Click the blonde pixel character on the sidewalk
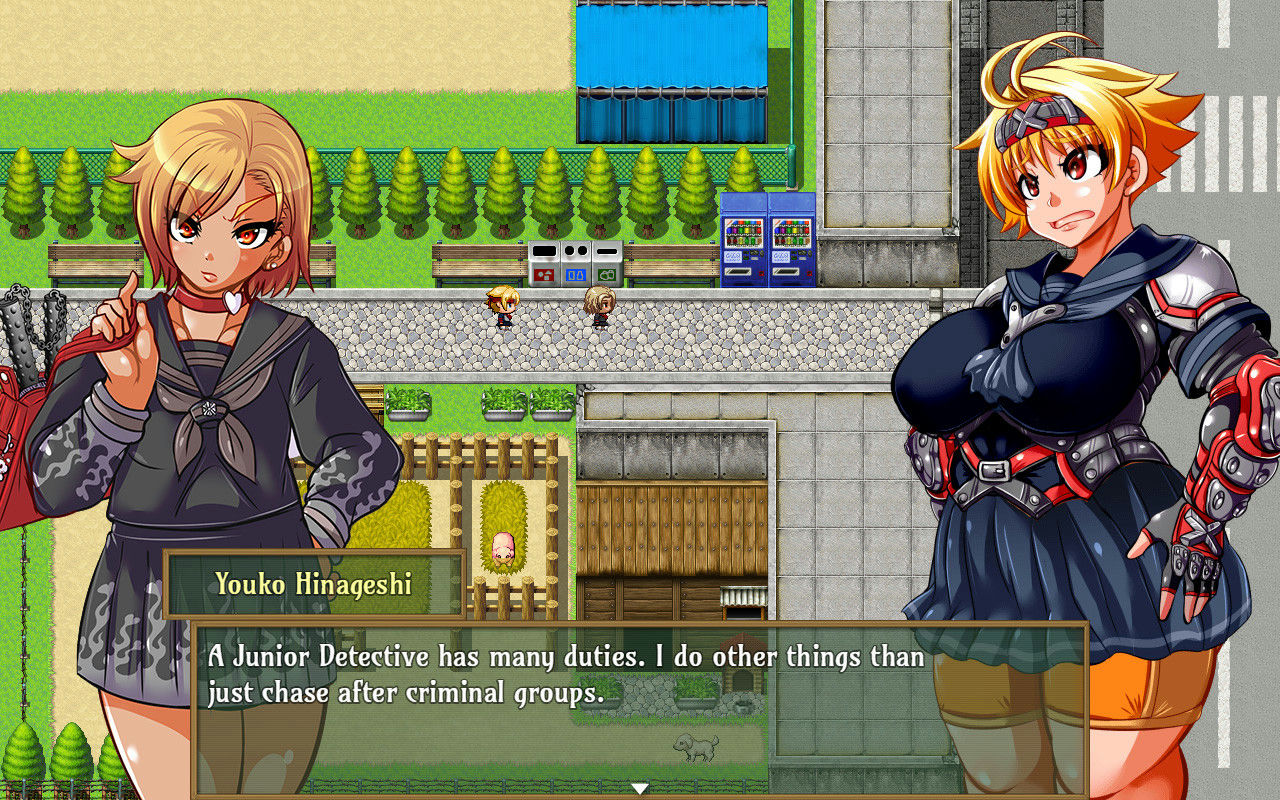 pyautogui.click(x=503, y=308)
